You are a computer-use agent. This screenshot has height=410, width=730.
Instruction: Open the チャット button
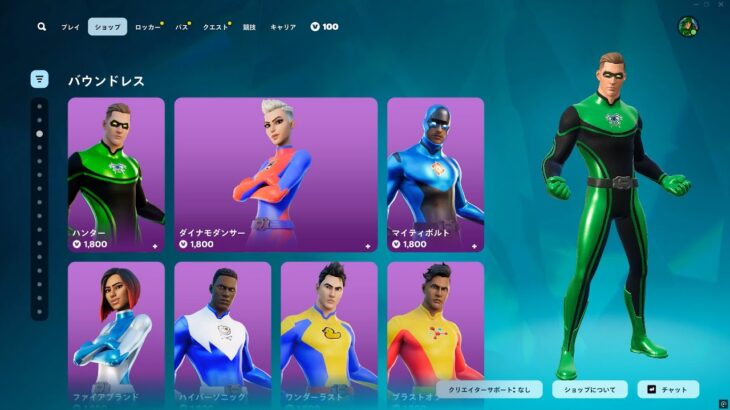(x=668, y=389)
